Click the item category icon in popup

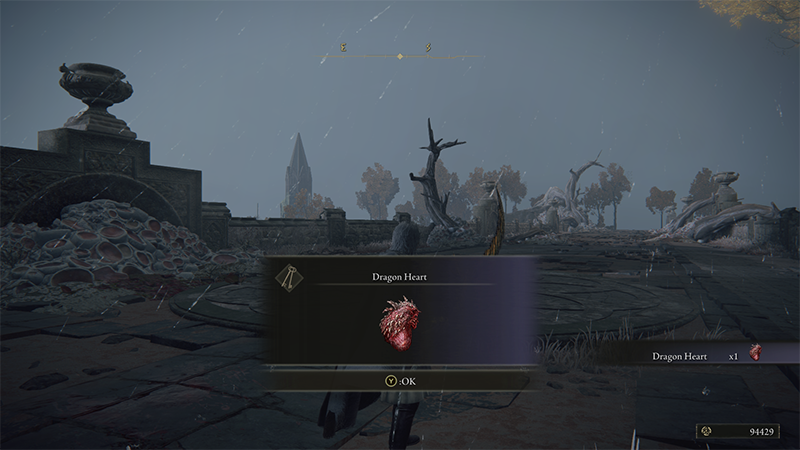289,279
